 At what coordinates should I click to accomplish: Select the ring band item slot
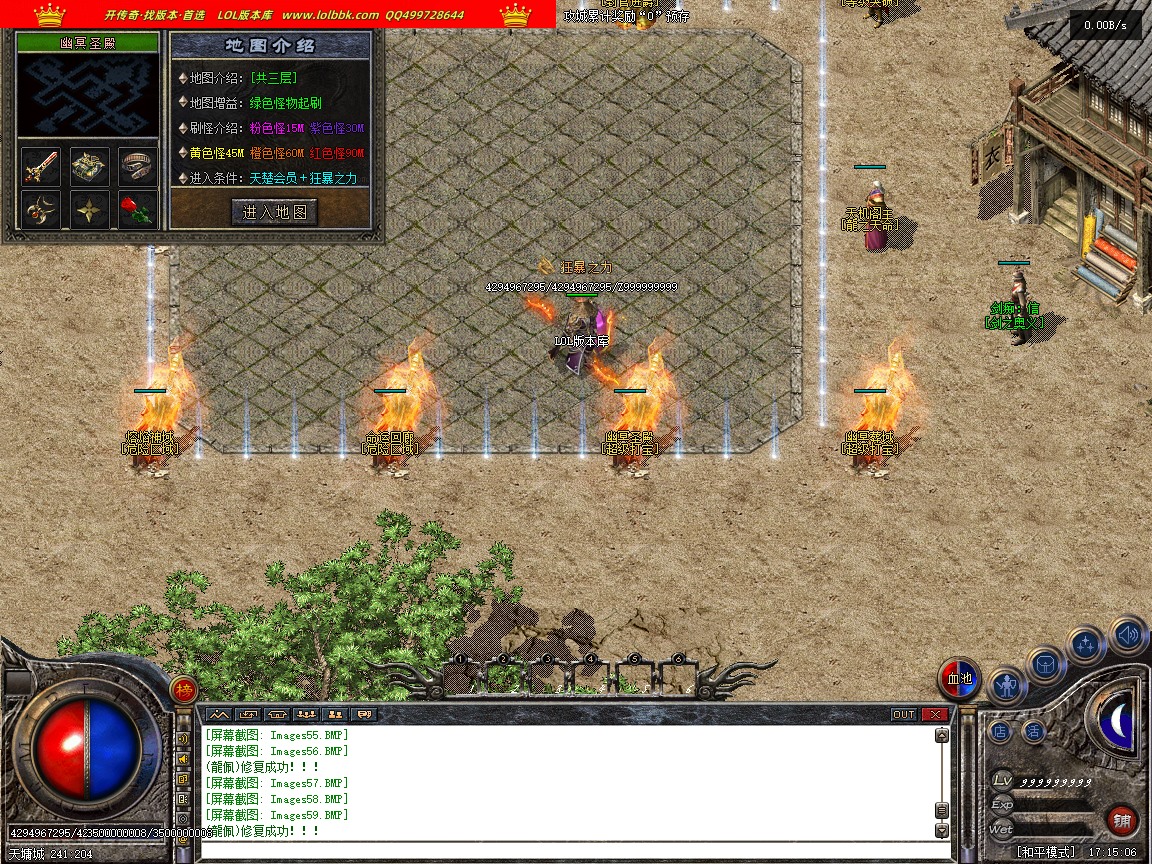138,167
